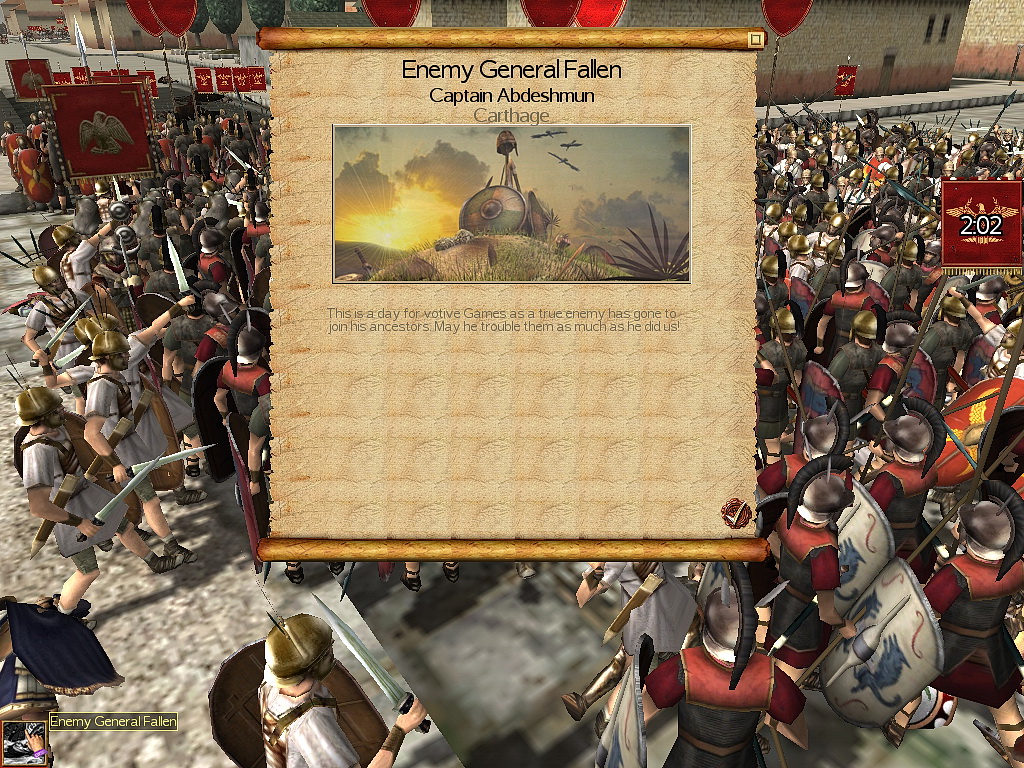The image size is (1024, 768).
Task: Dismiss the scroll with the wax seal checkmark
Action: click(x=736, y=514)
